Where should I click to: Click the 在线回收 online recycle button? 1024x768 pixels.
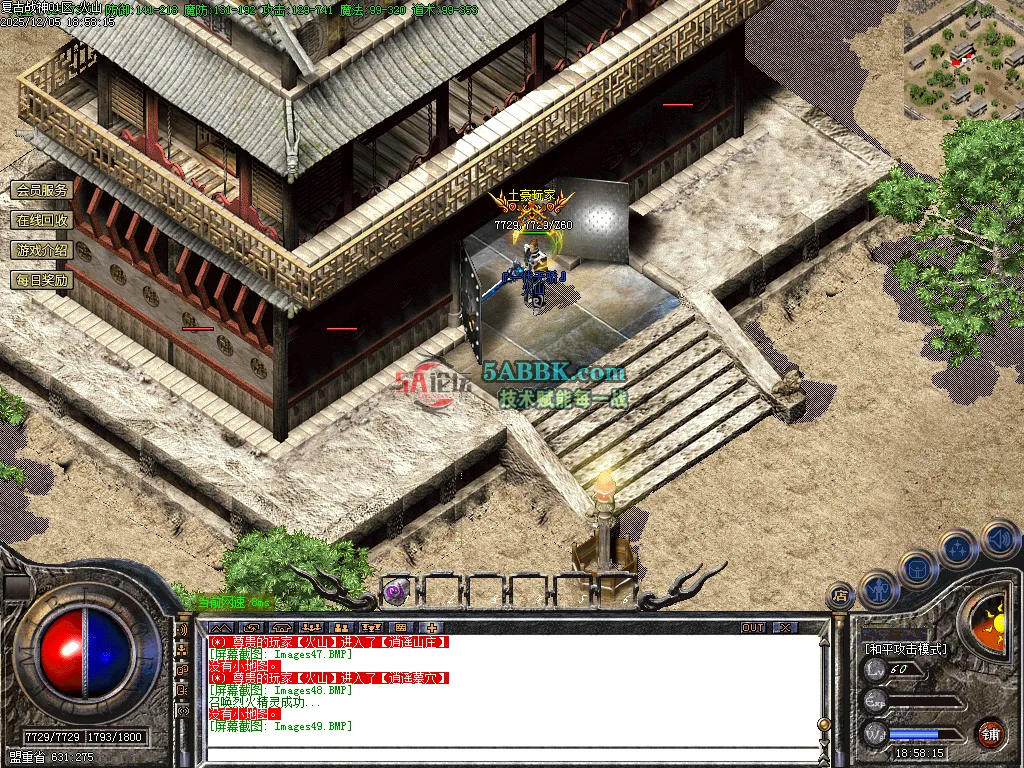42,220
